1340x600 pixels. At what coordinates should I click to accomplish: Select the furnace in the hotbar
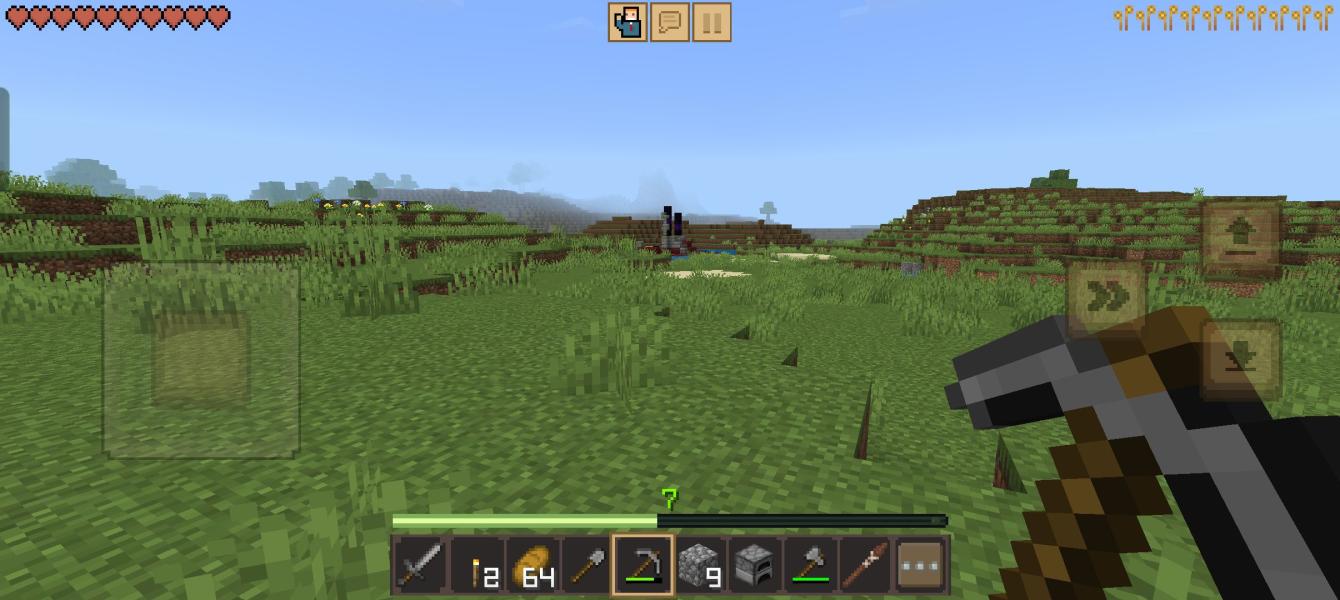[754, 566]
